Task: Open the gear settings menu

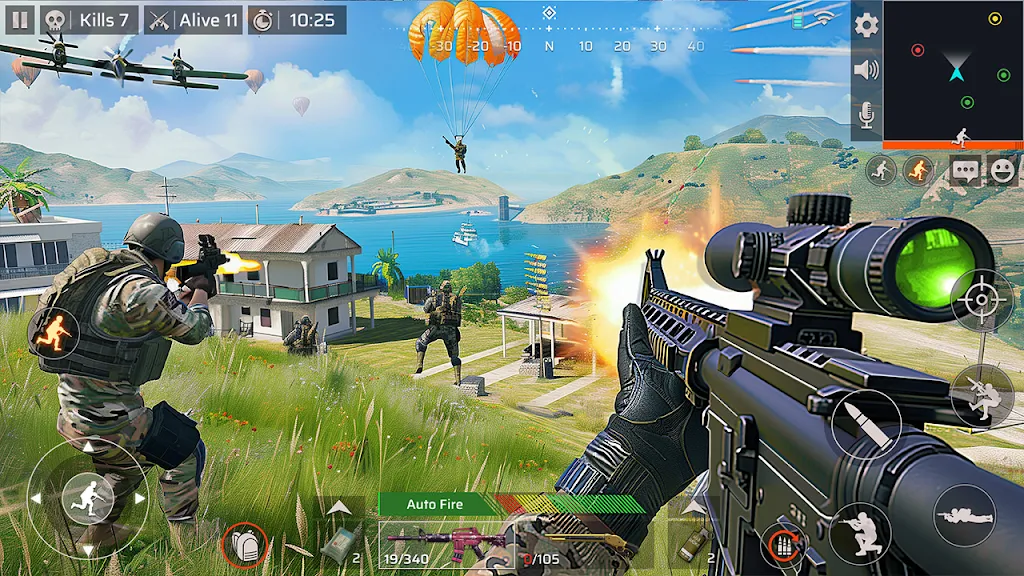Action: pos(867,25)
